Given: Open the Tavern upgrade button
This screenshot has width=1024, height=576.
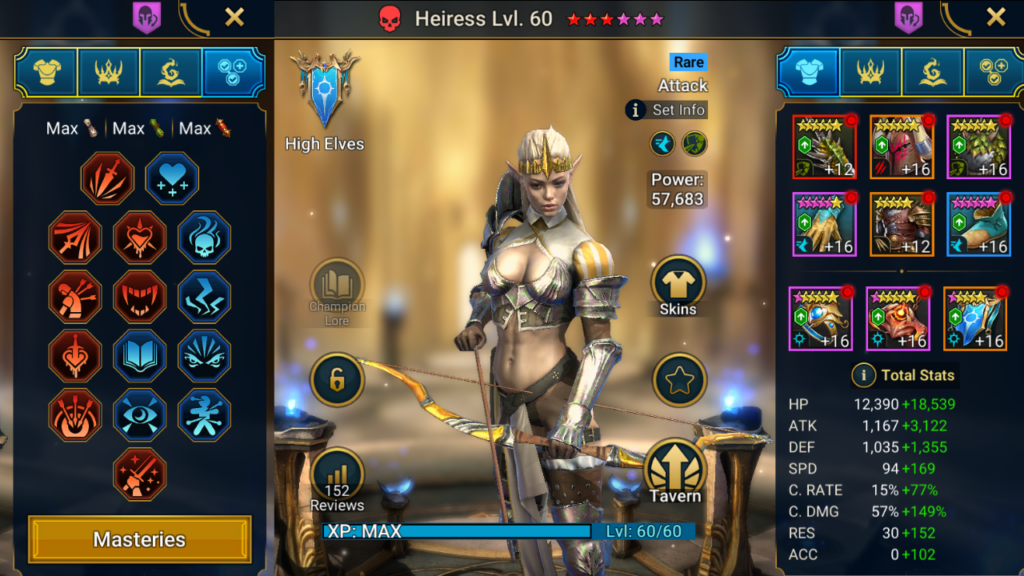Looking at the screenshot, I should [x=678, y=470].
